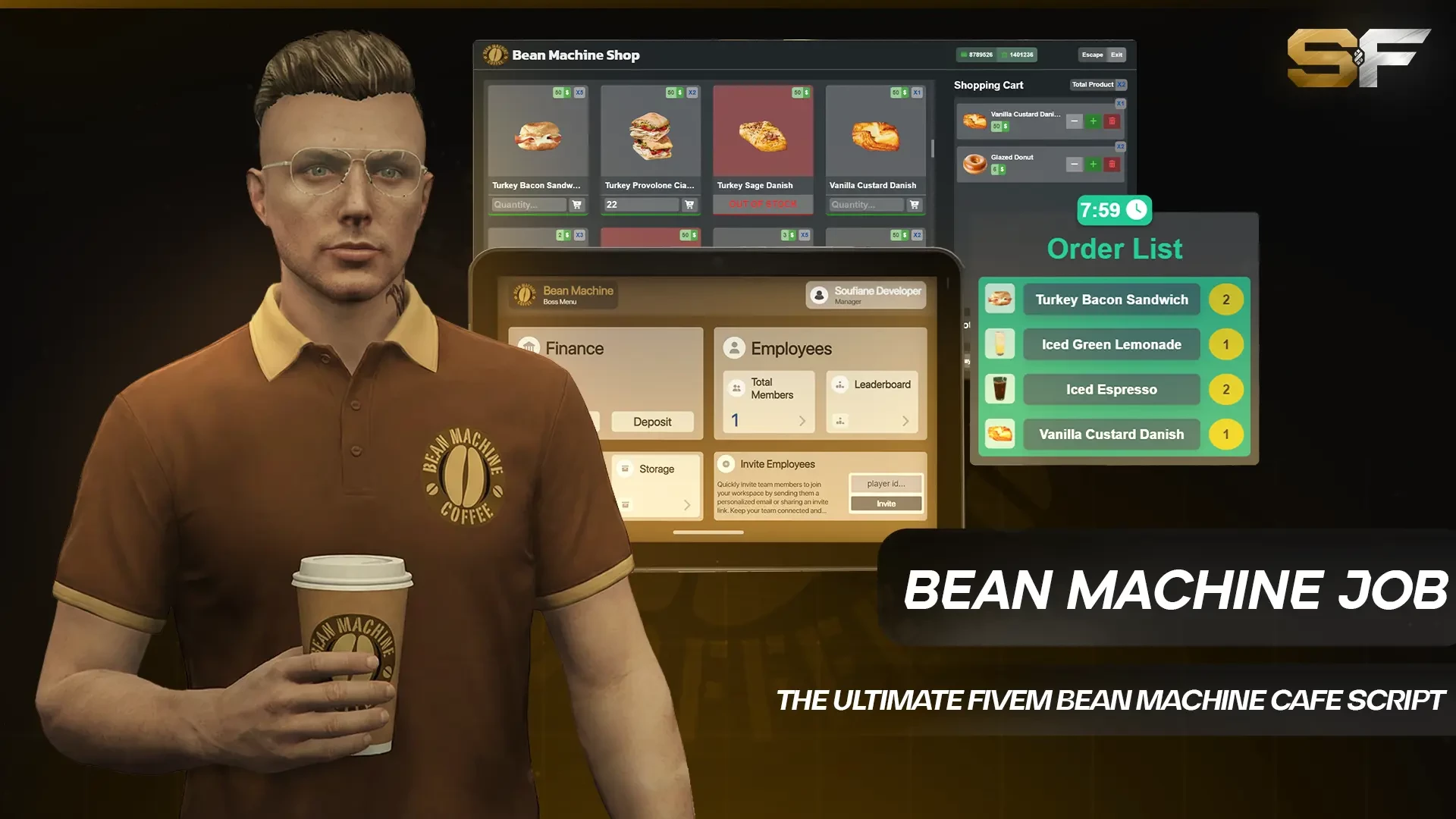
Task: Click the Bean Machine coffee logo in shop header
Action: point(495,55)
